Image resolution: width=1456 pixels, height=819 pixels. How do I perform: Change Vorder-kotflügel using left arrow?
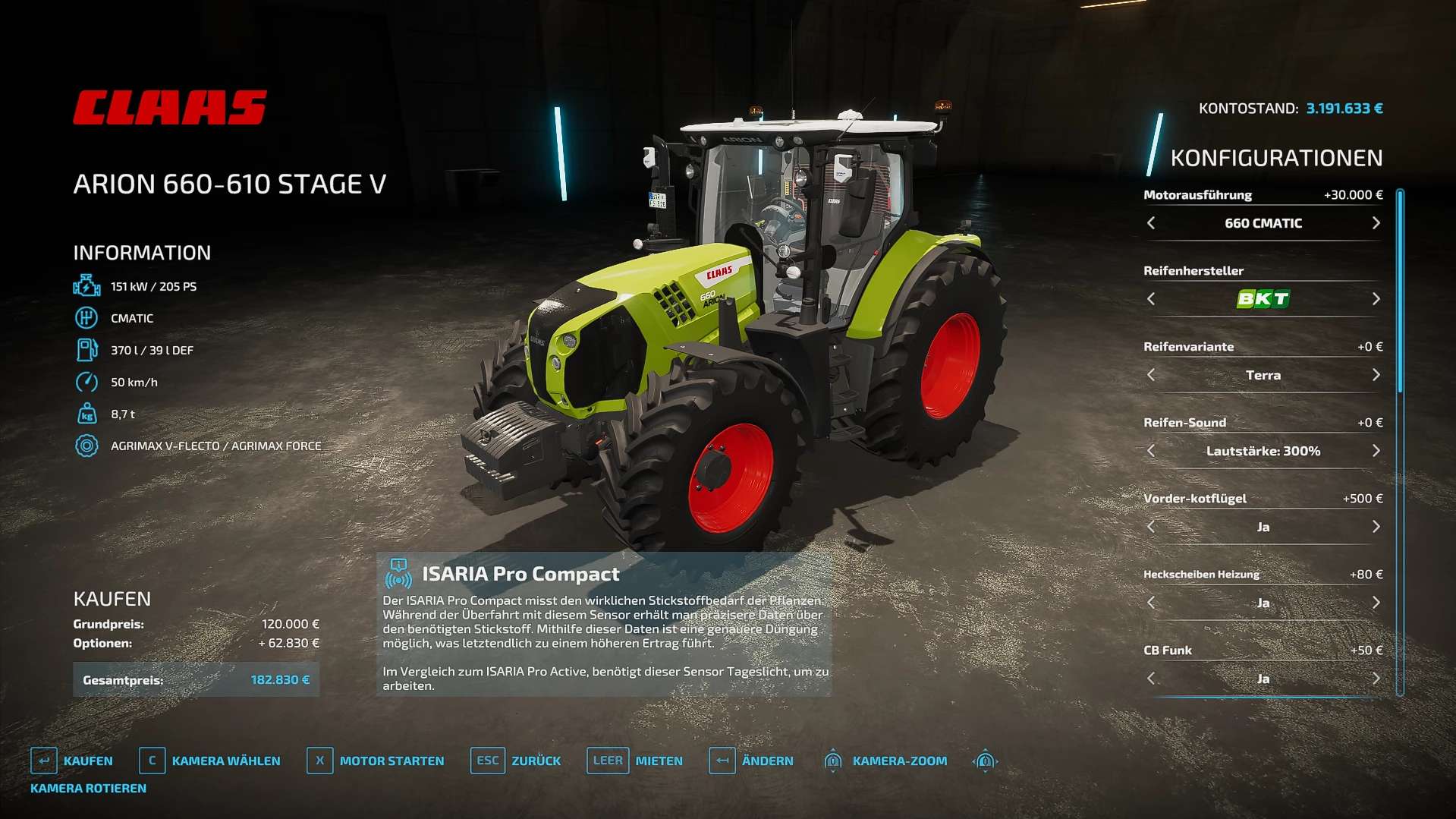[1151, 527]
